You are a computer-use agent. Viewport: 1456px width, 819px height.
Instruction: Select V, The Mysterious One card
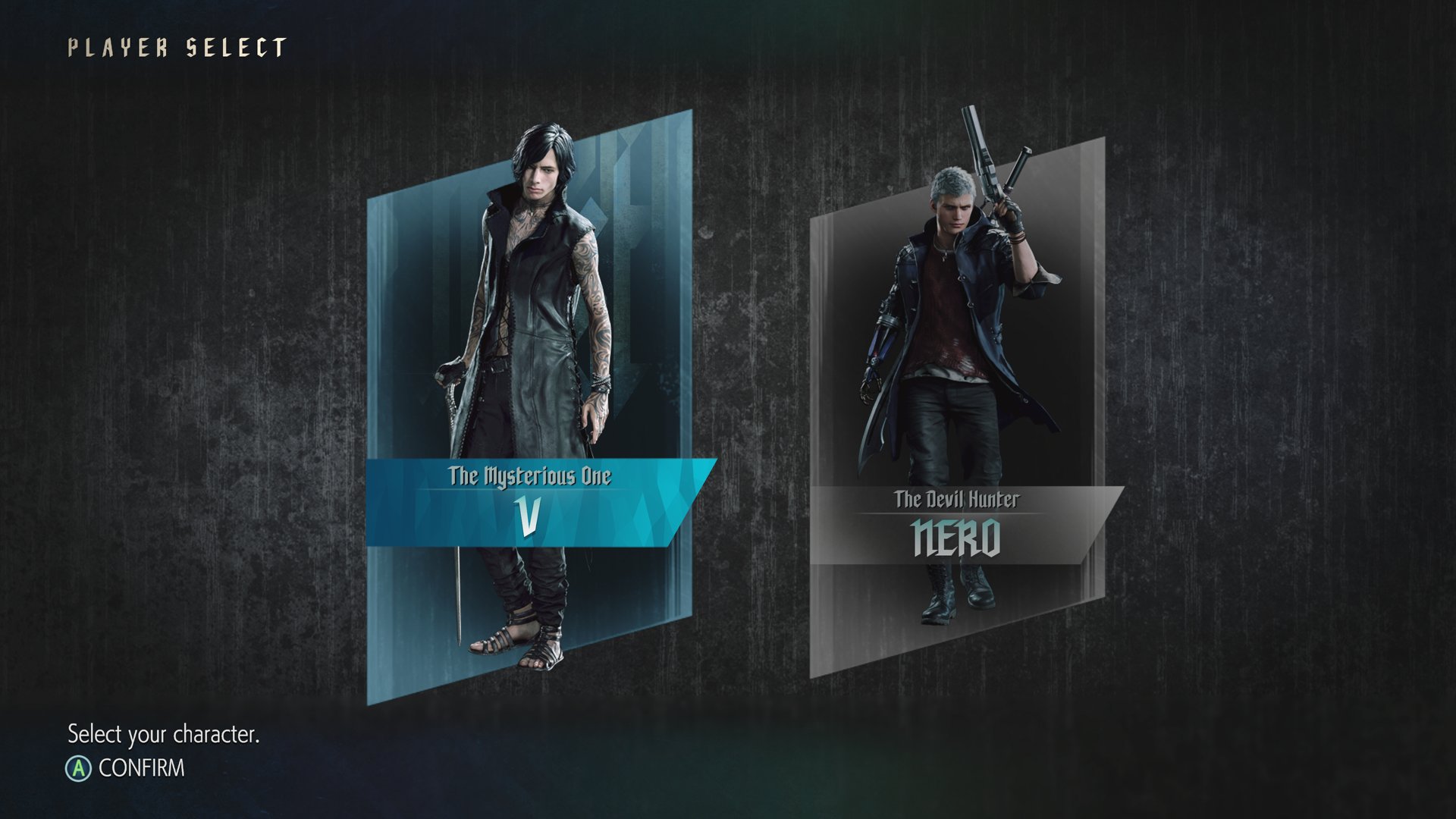(529, 409)
